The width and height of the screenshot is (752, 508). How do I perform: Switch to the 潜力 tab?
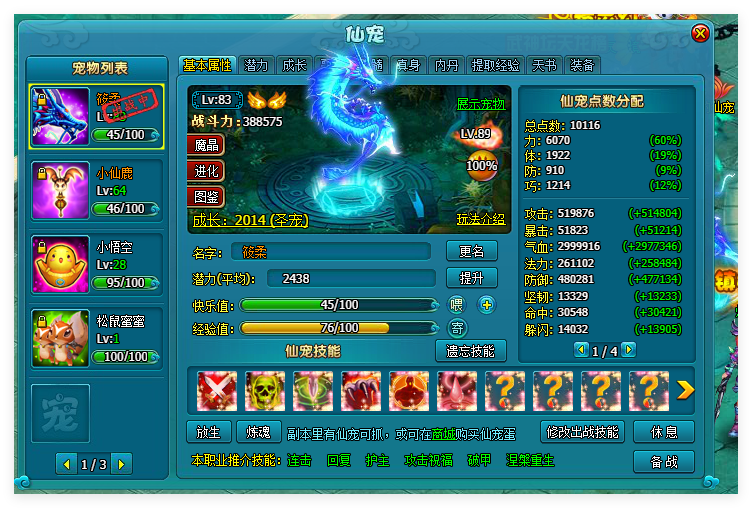[256, 65]
